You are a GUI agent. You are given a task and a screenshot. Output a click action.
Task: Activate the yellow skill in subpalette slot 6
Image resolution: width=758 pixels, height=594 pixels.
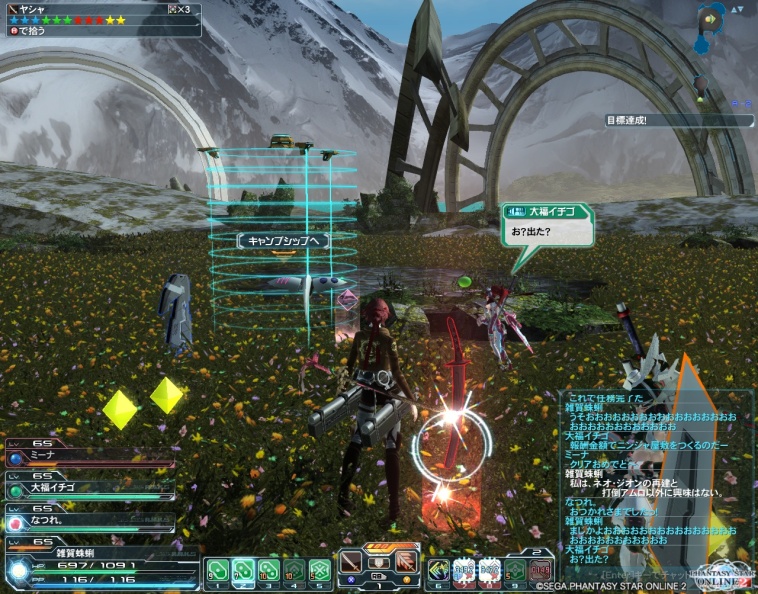click(439, 570)
